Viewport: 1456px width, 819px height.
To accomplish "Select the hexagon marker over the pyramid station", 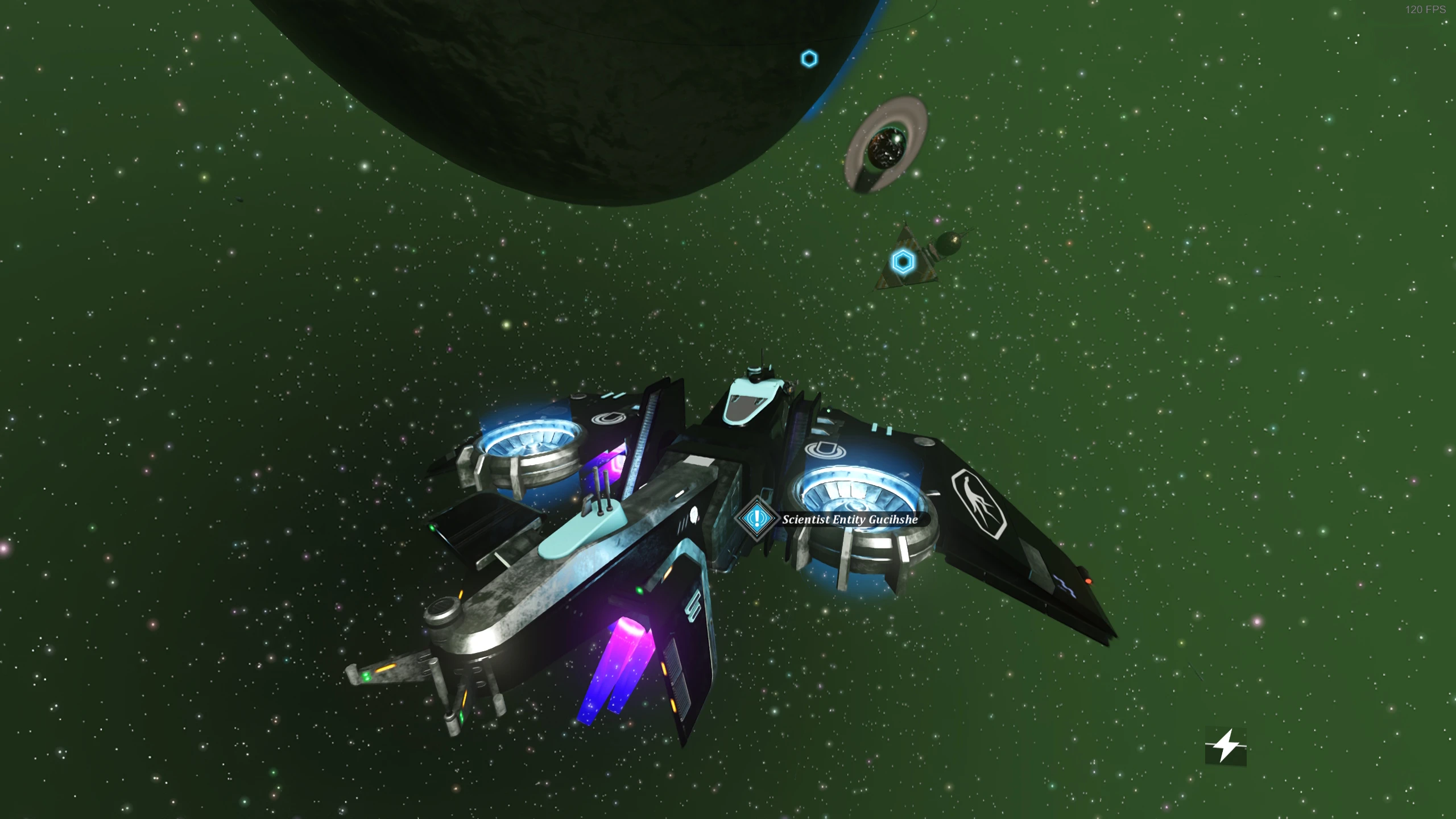I will coord(903,262).
